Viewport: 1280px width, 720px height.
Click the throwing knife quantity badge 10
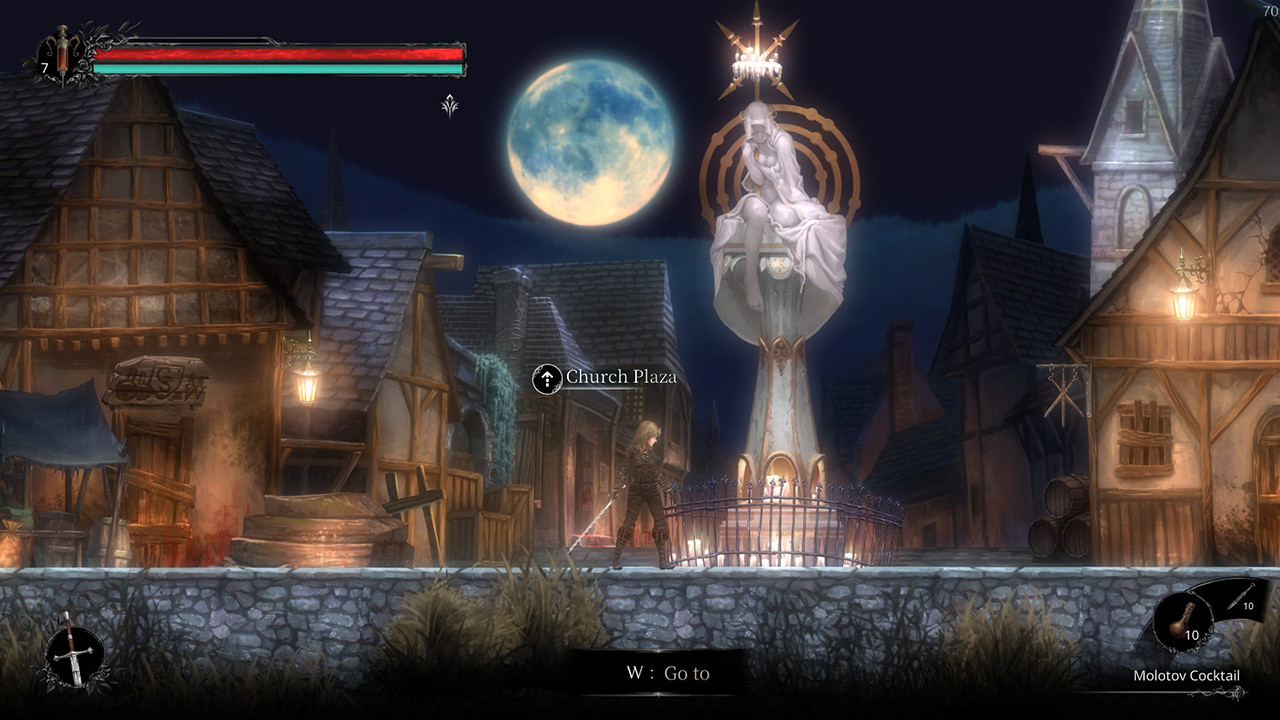[1248, 606]
